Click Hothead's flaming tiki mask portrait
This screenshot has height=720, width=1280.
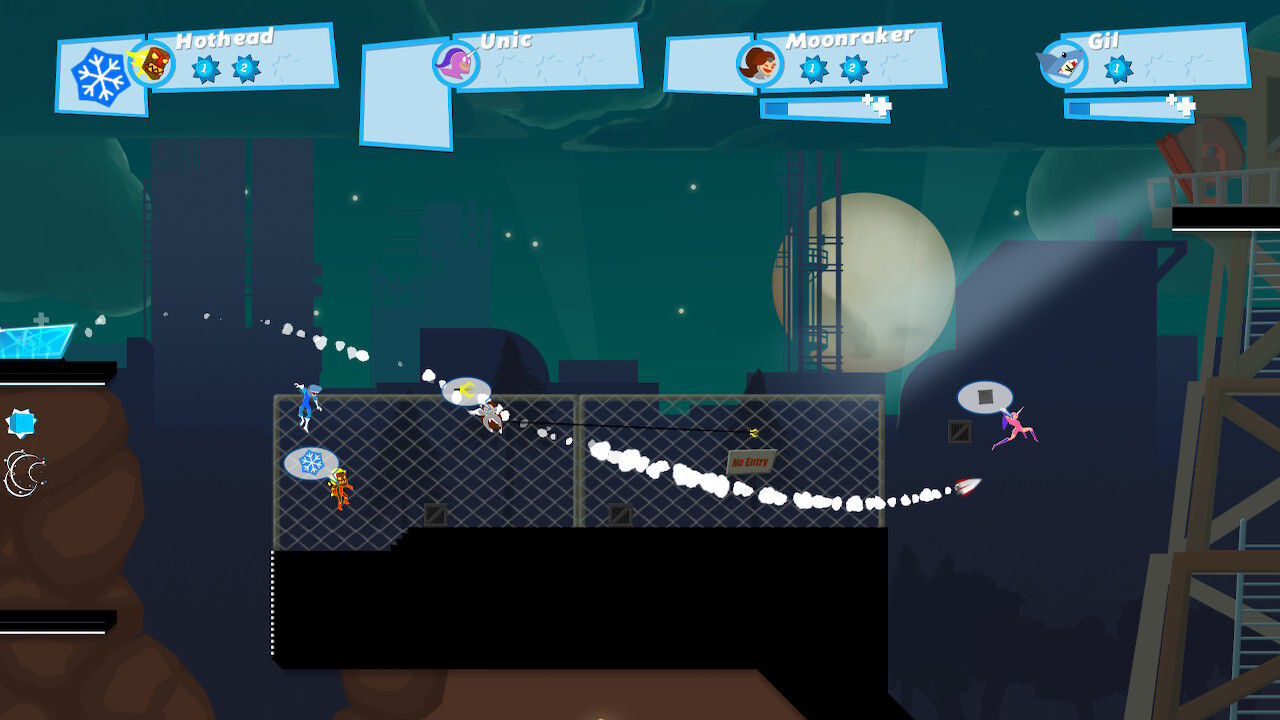(157, 62)
